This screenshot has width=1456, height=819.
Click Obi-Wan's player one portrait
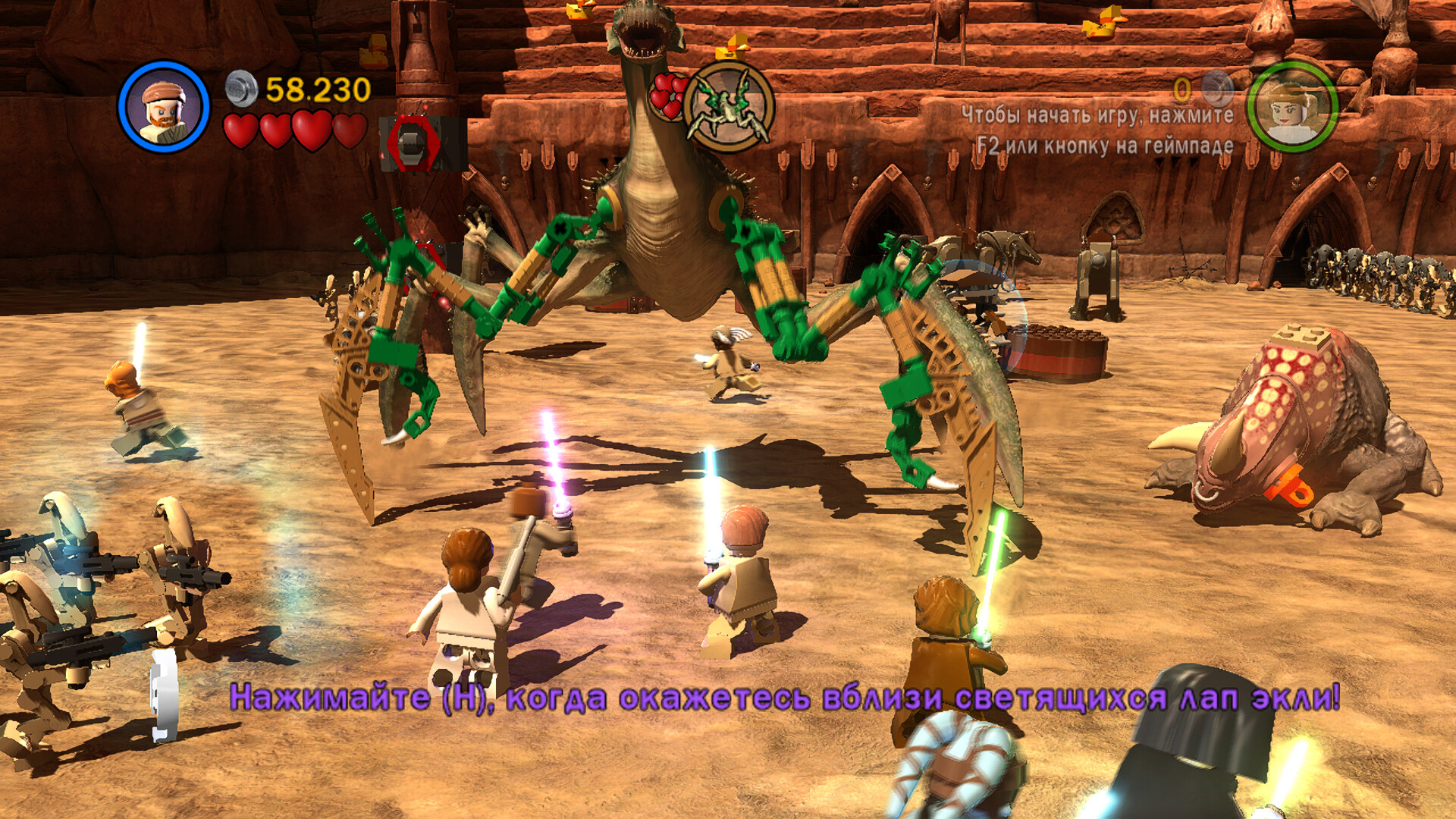pos(164,107)
